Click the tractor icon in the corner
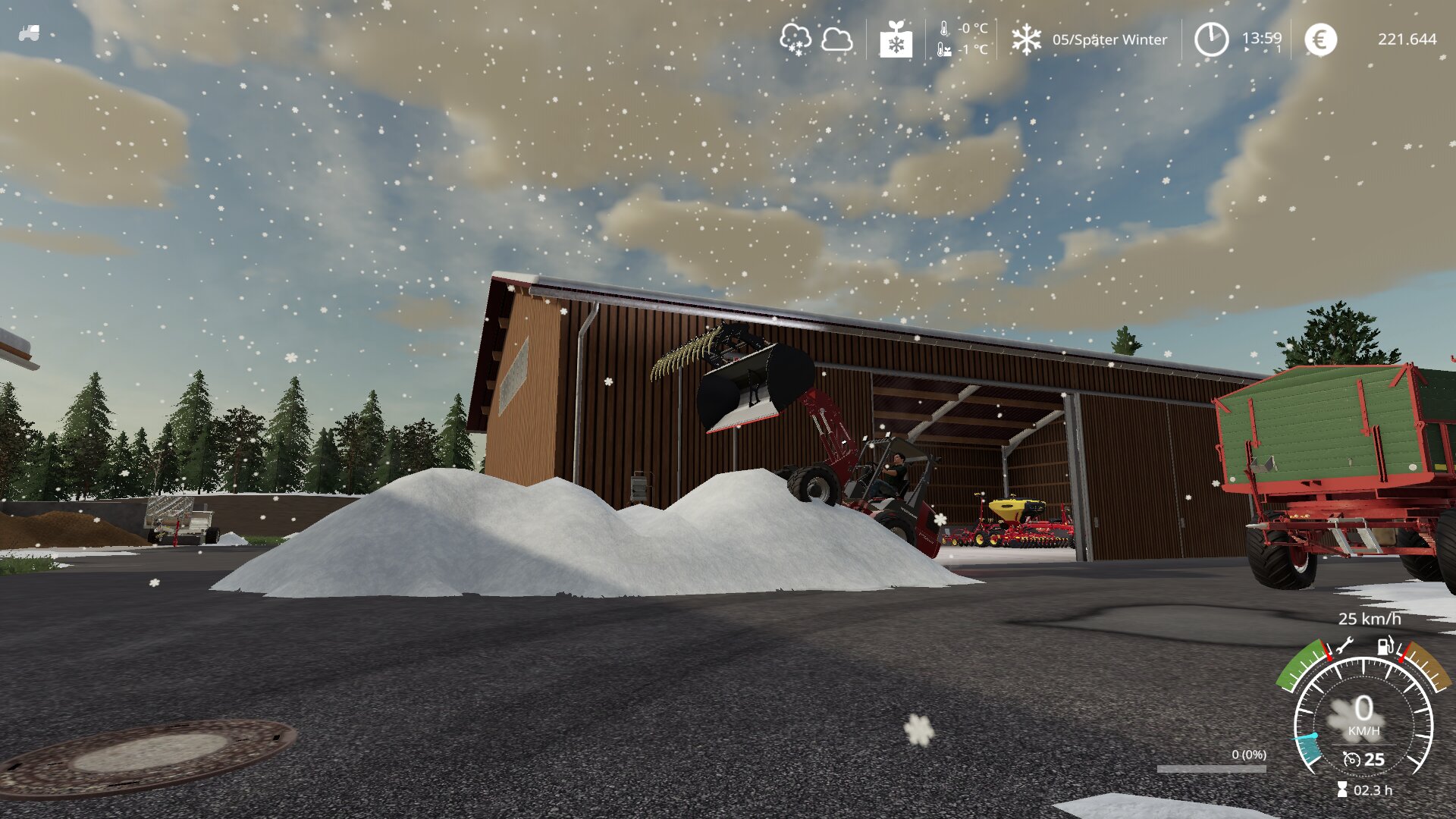 (29, 33)
